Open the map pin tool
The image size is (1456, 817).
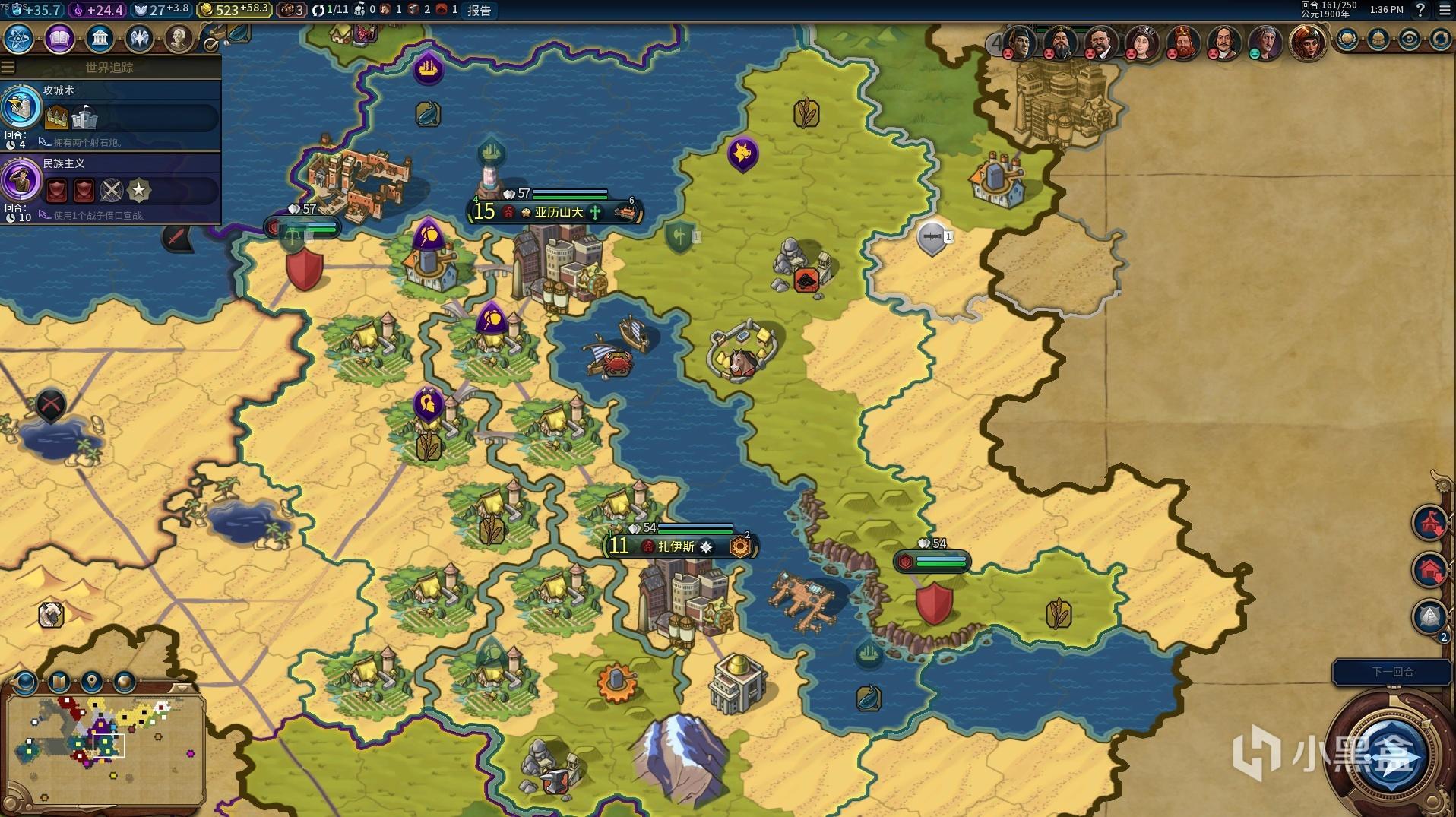[x=92, y=682]
